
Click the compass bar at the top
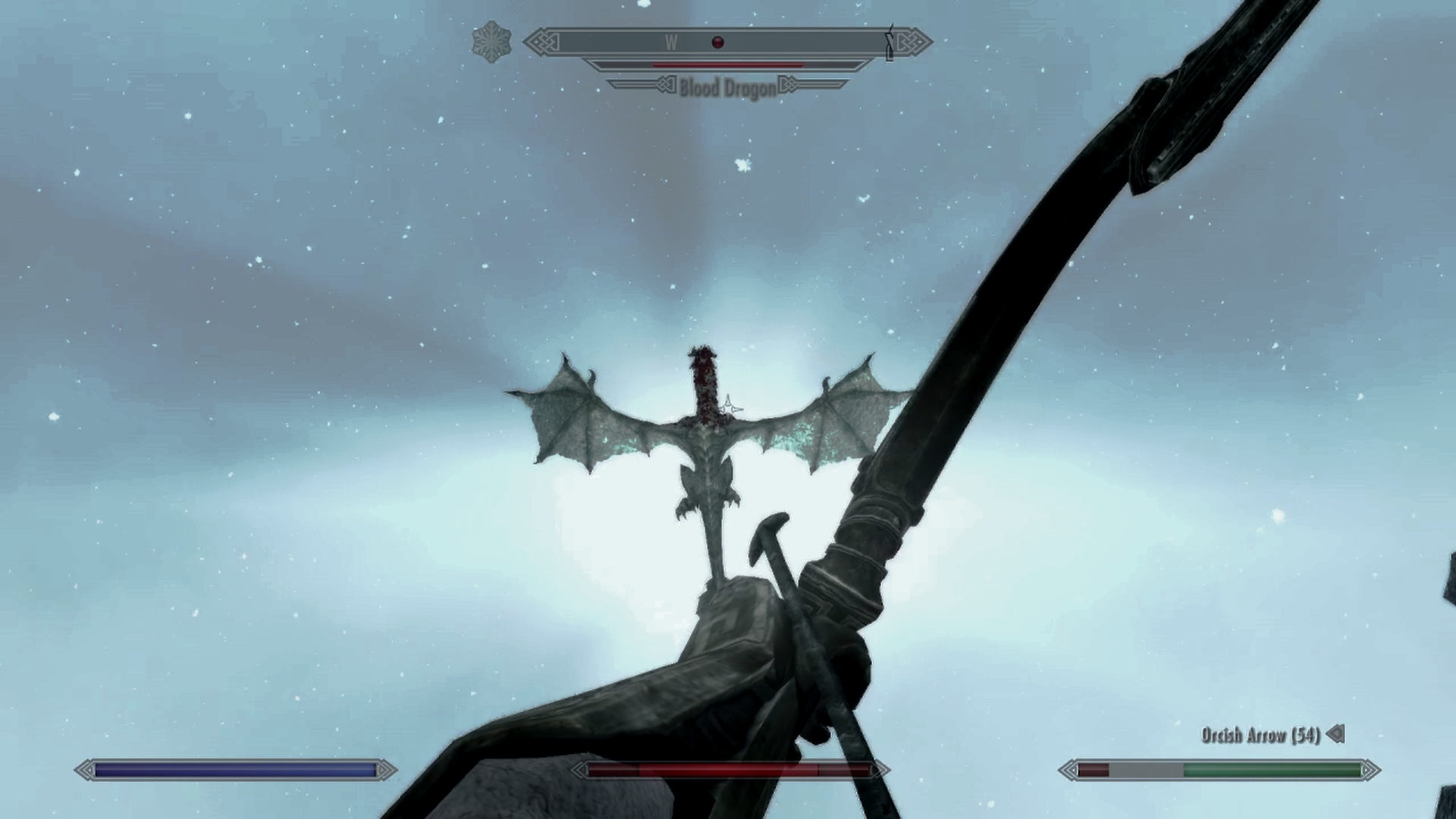pyautogui.click(x=728, y=42)
